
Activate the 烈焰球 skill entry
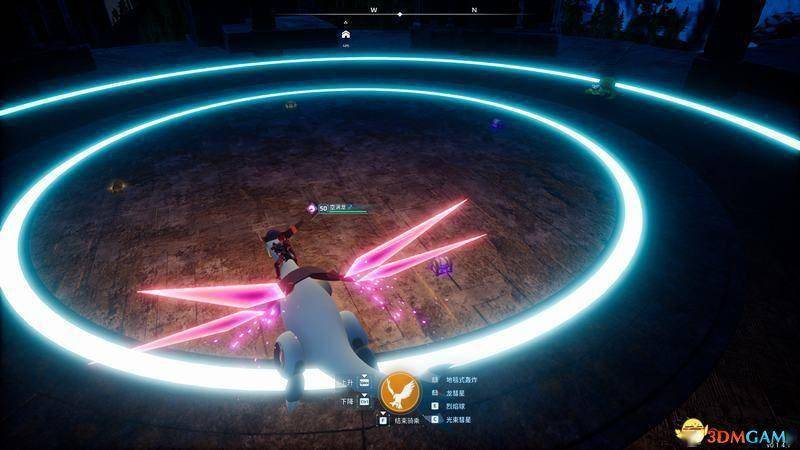point(456,407)
